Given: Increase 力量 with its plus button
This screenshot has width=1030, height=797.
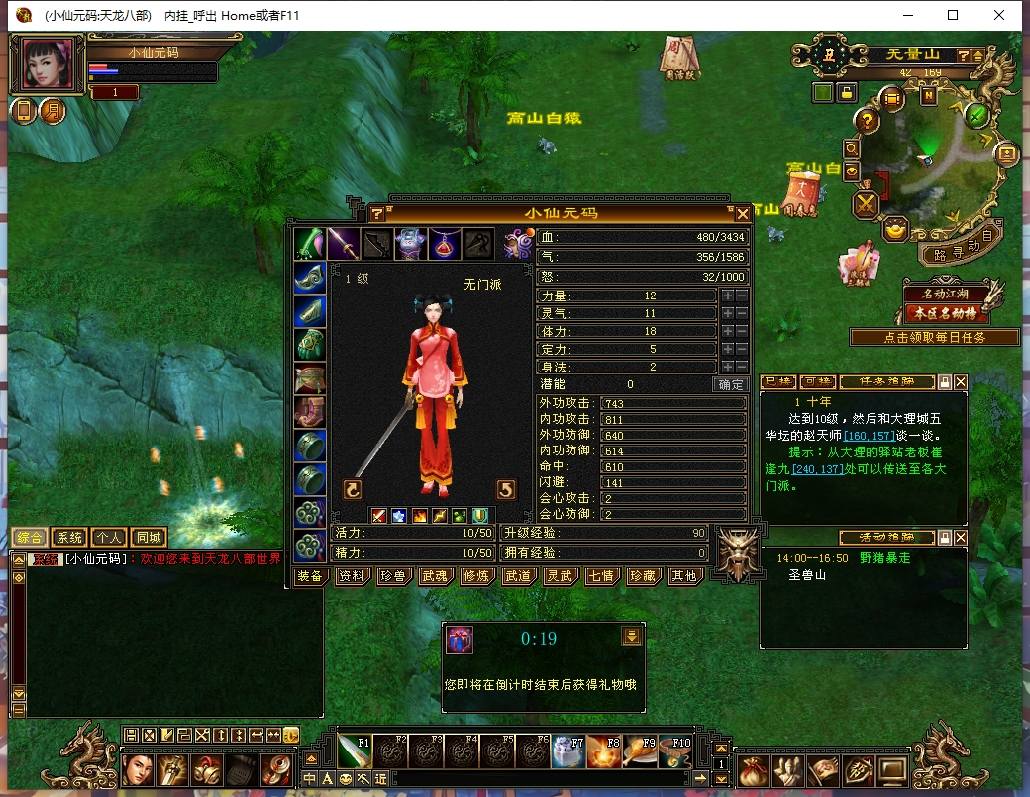Looking at the screenshot, I should (727, 296).
